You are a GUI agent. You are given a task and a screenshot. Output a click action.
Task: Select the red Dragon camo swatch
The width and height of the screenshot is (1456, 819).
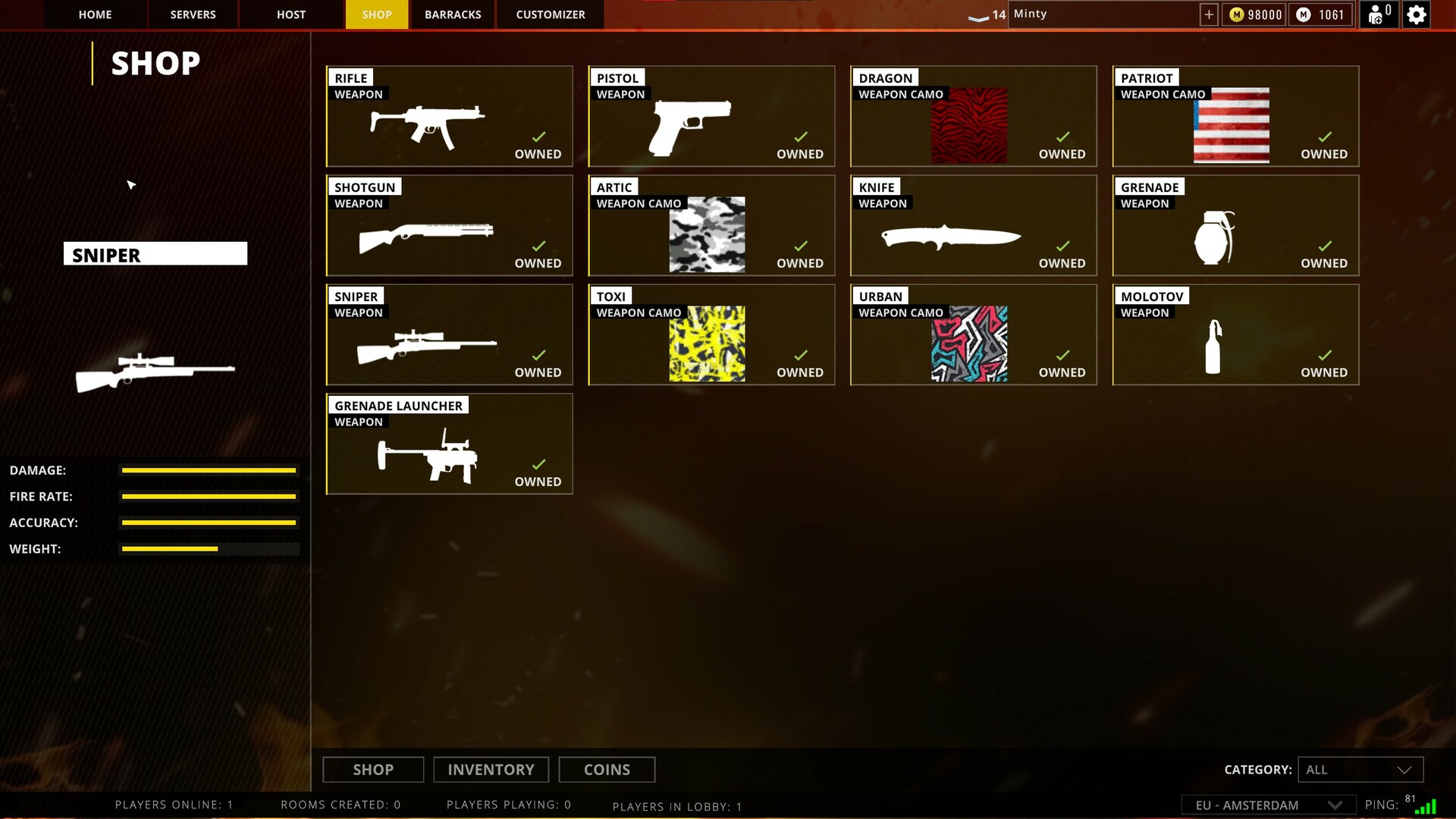coord(968,124)
